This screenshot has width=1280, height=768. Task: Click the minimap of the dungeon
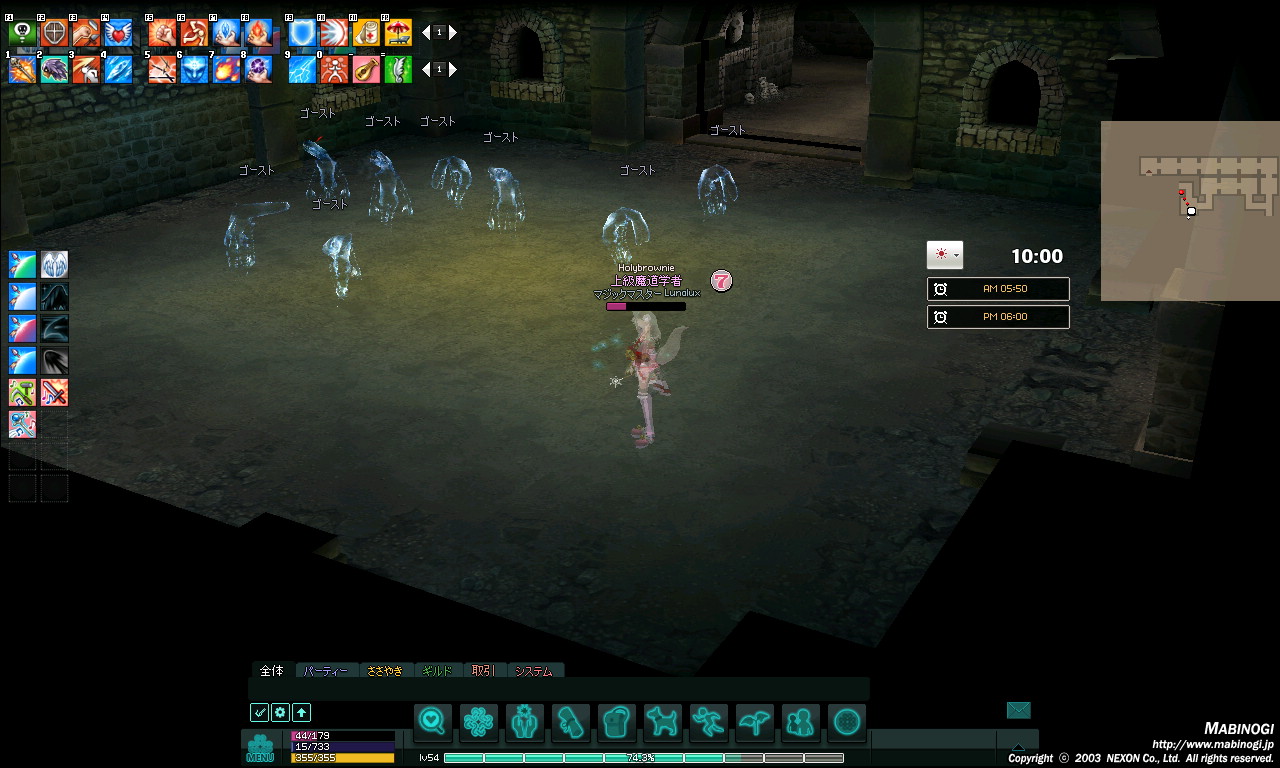[1190, 210]
